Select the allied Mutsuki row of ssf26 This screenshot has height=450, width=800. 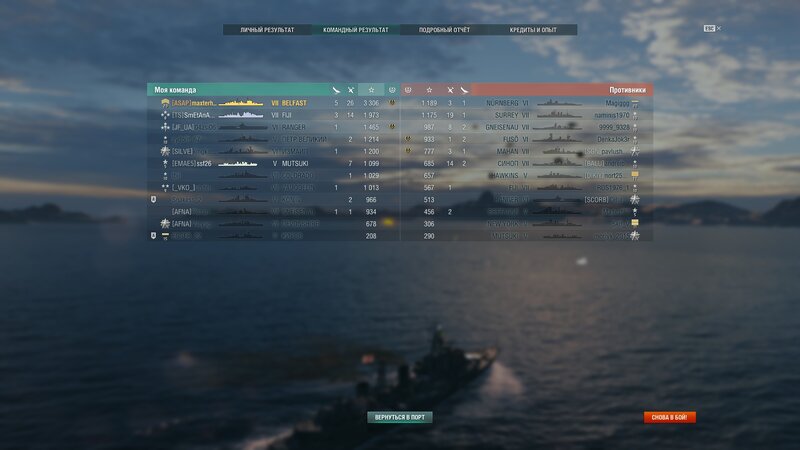coord(270,163)
